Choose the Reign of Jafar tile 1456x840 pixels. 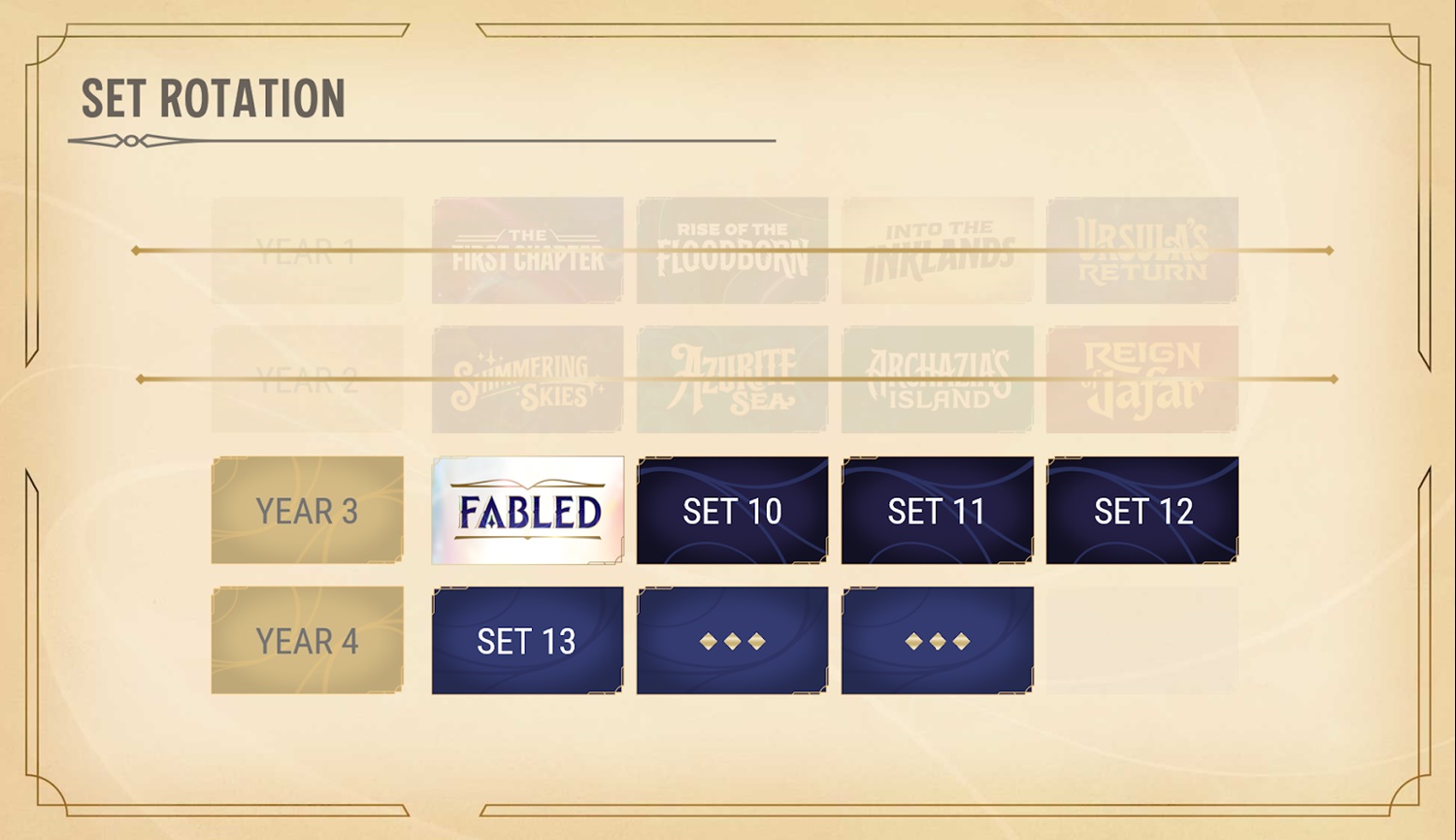1142,380
